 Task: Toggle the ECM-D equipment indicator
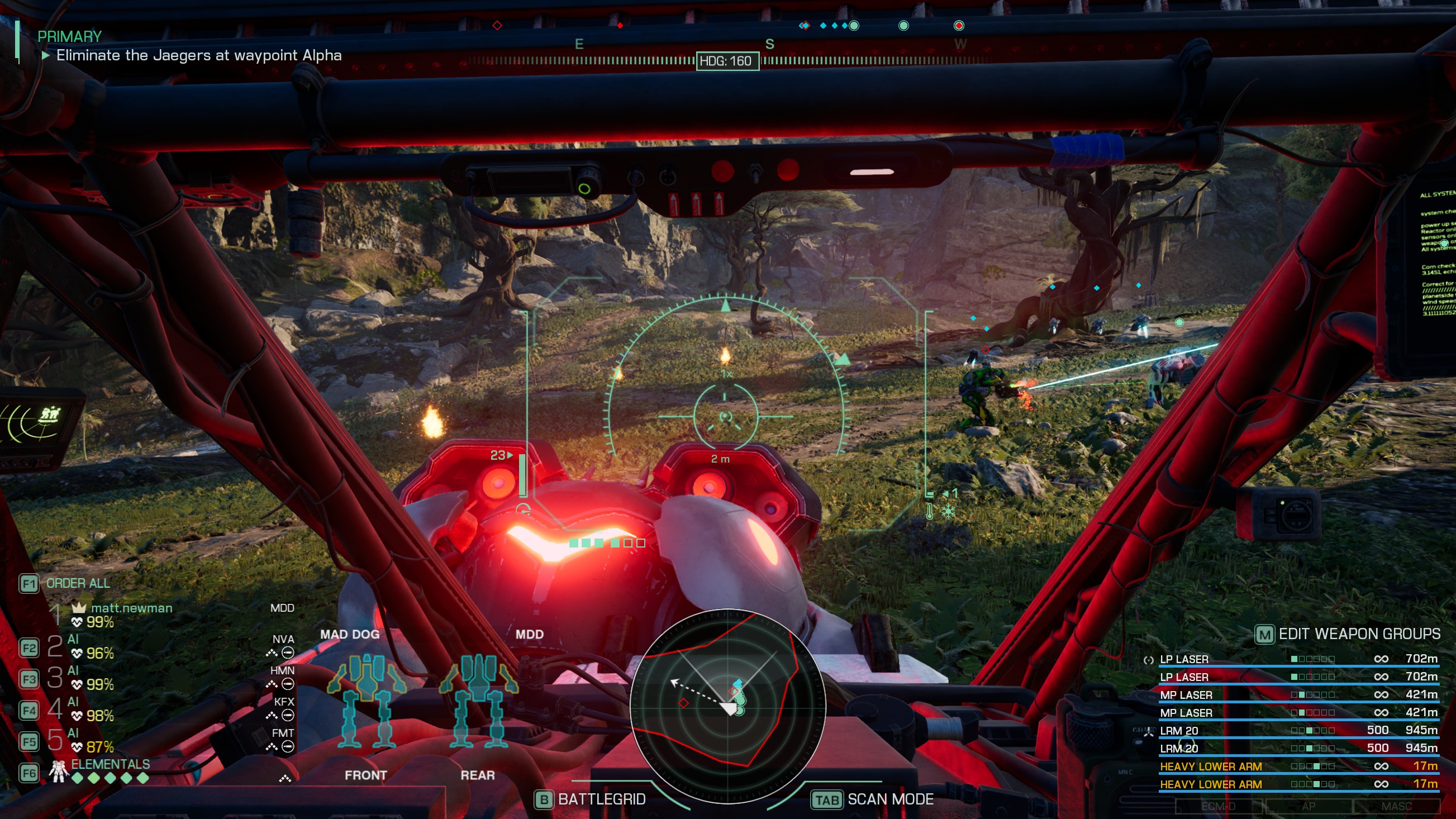point(1219,807)
